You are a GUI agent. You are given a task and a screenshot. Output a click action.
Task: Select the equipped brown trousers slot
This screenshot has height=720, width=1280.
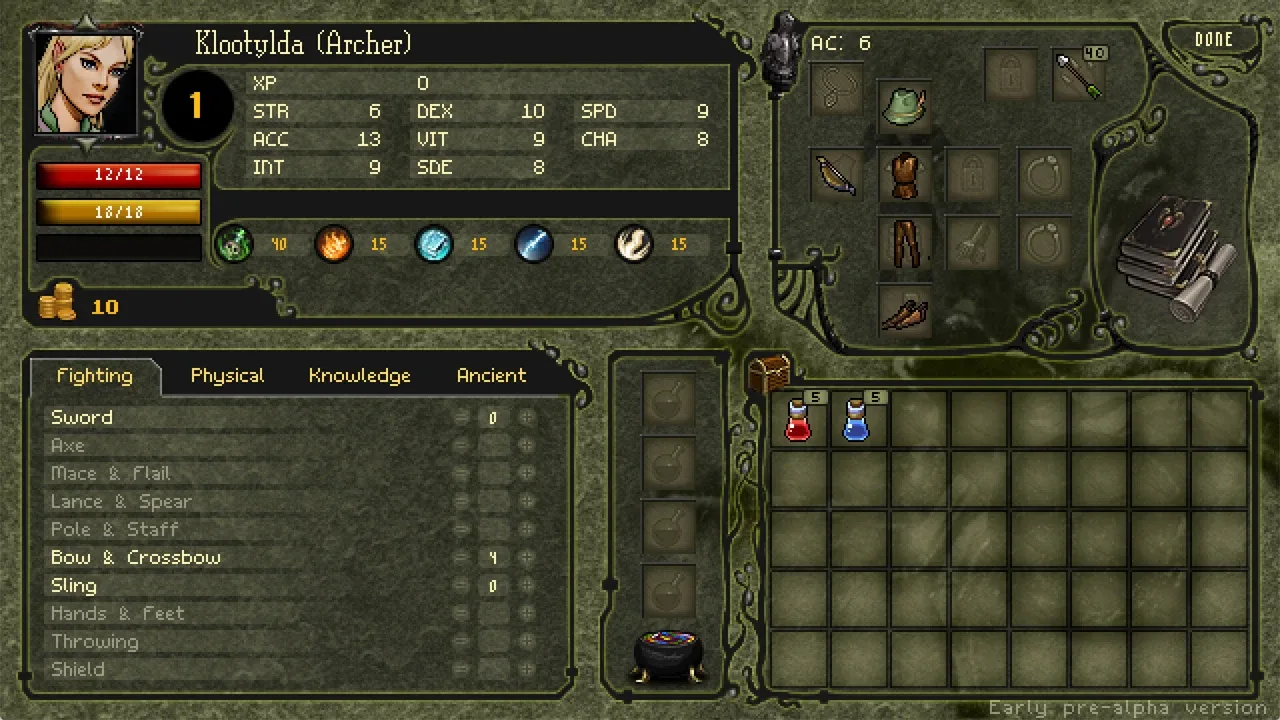[x=905, y=243]
